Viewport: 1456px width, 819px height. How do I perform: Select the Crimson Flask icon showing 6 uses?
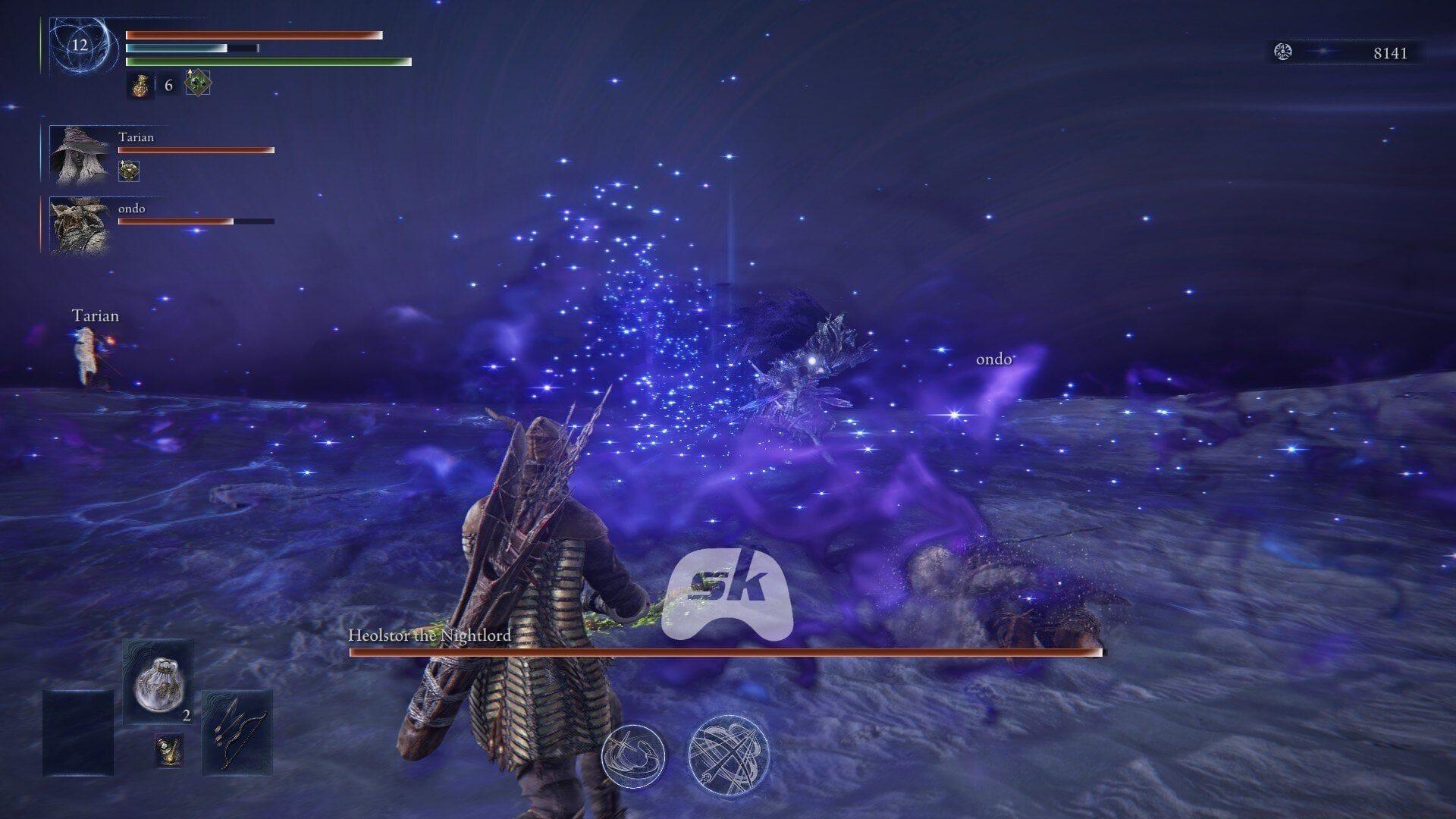[x=140, y=86]
